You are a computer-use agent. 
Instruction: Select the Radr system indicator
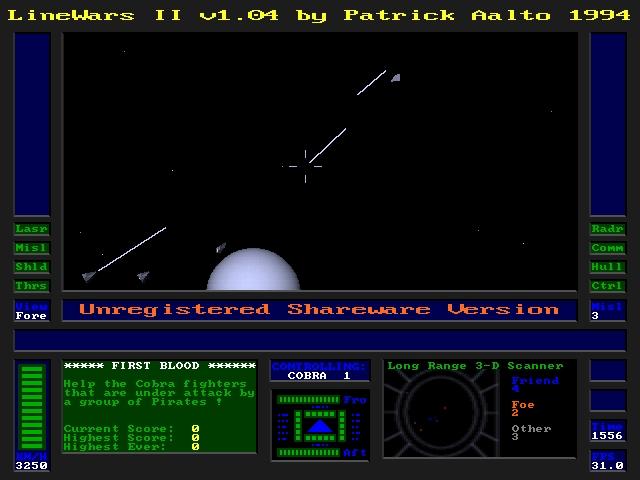pos(608,229)
